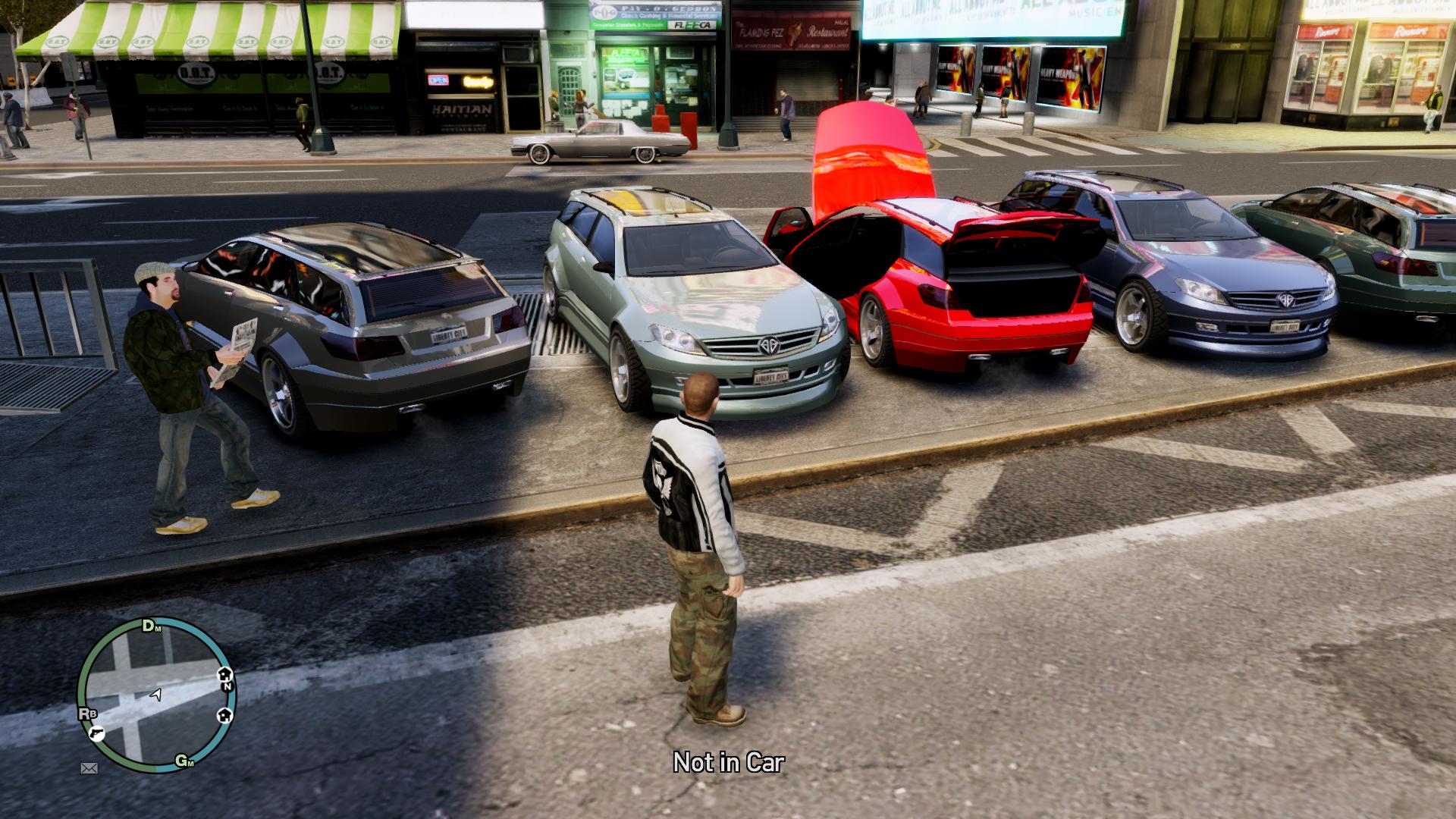Select the GM contact blip on the radar

[x=184, y=761]
